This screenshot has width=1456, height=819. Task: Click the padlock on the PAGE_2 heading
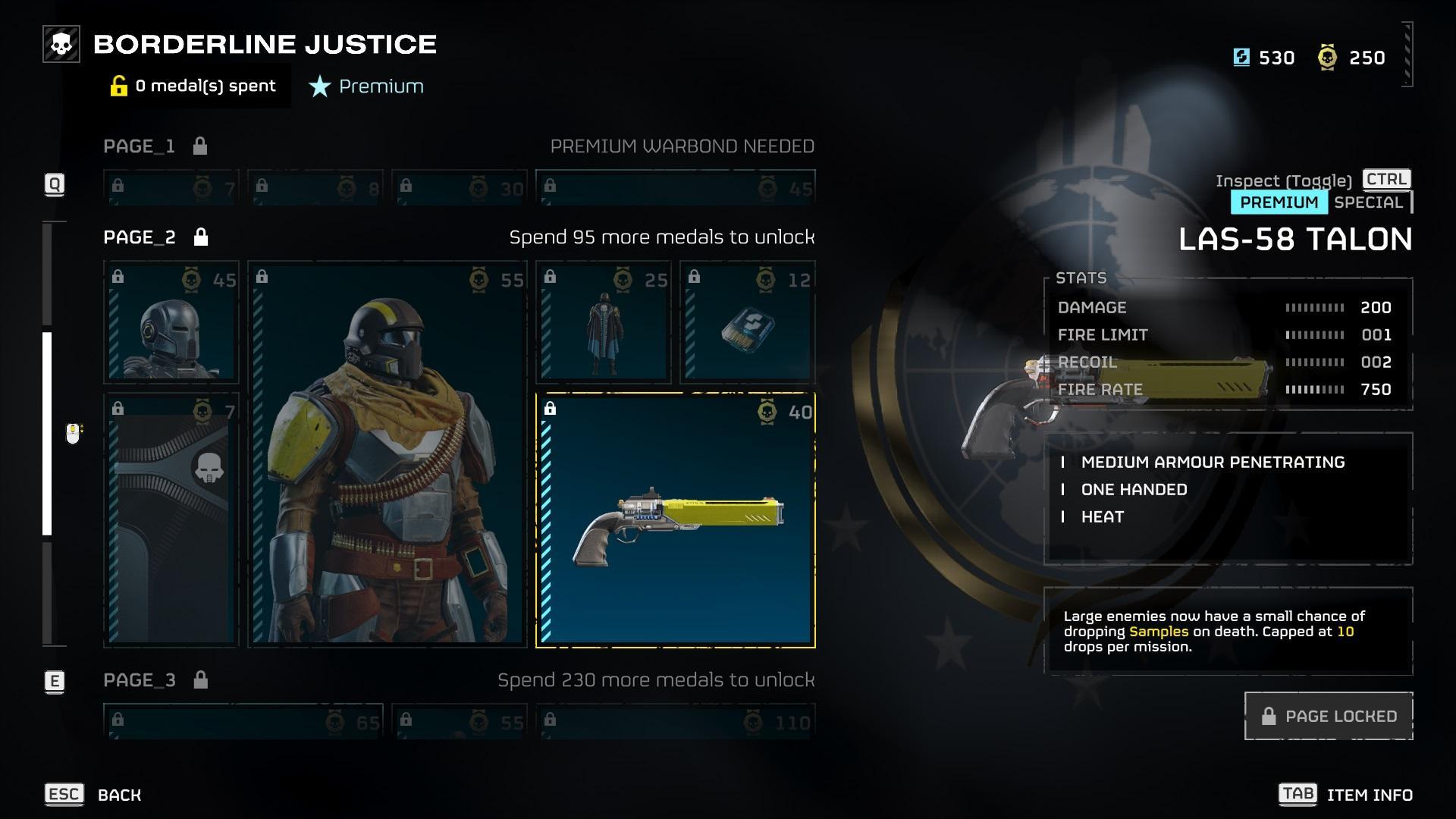(201, 237)
